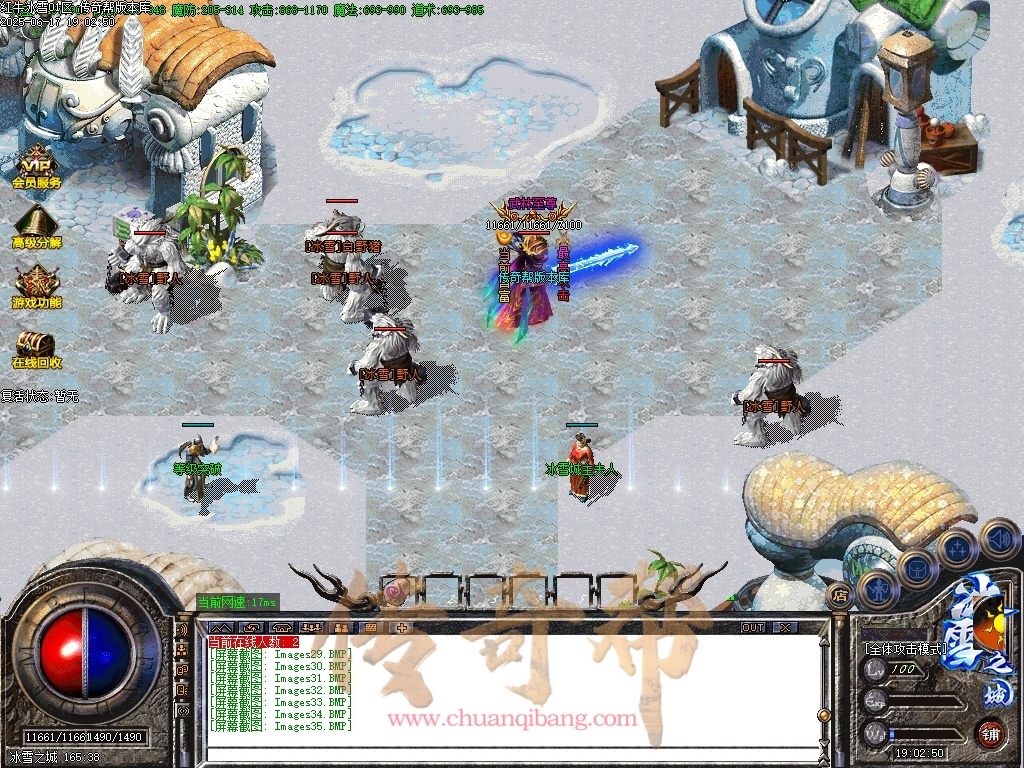Click the red 铺 stall button
Image resolution: width=1024 pixels, height=768 pixels.
[990, 733]
